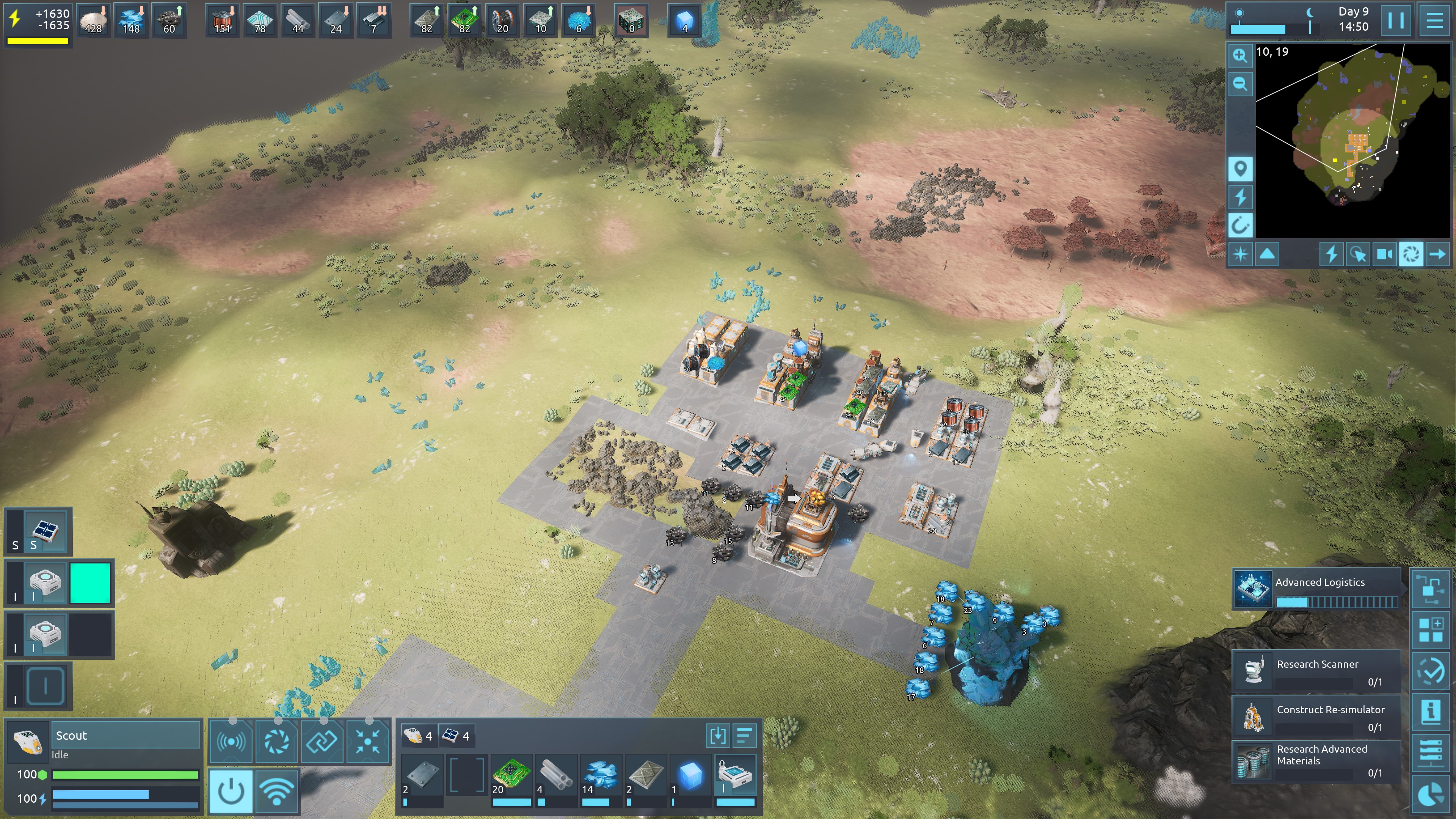Pause the game with the pause button
1456x819 pixels.
1395,20
